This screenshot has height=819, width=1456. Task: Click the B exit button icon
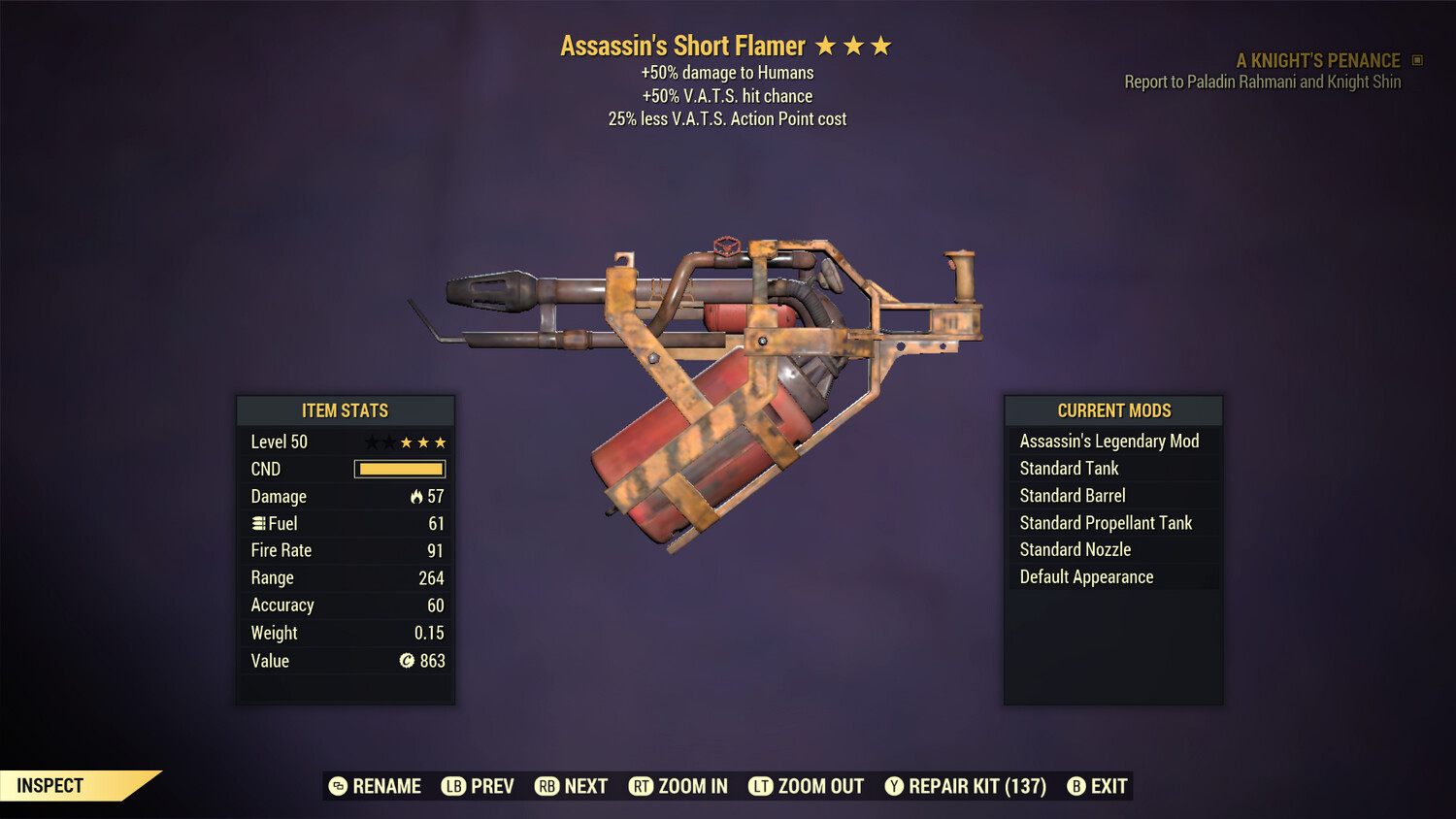(x=1075, y=786)
